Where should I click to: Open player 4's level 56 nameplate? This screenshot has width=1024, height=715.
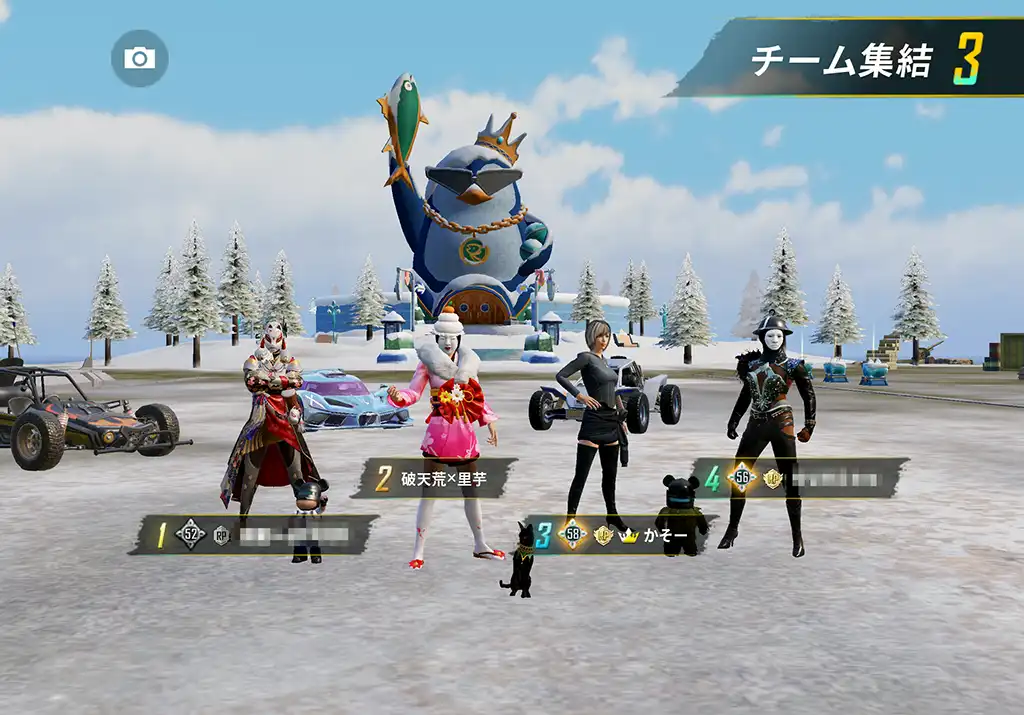pyautogui.click(x=801, y=478)
